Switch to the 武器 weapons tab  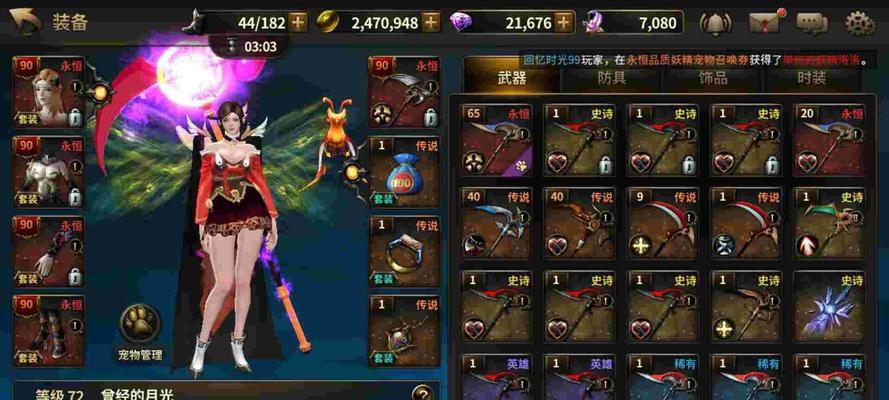tap(511, 77)
